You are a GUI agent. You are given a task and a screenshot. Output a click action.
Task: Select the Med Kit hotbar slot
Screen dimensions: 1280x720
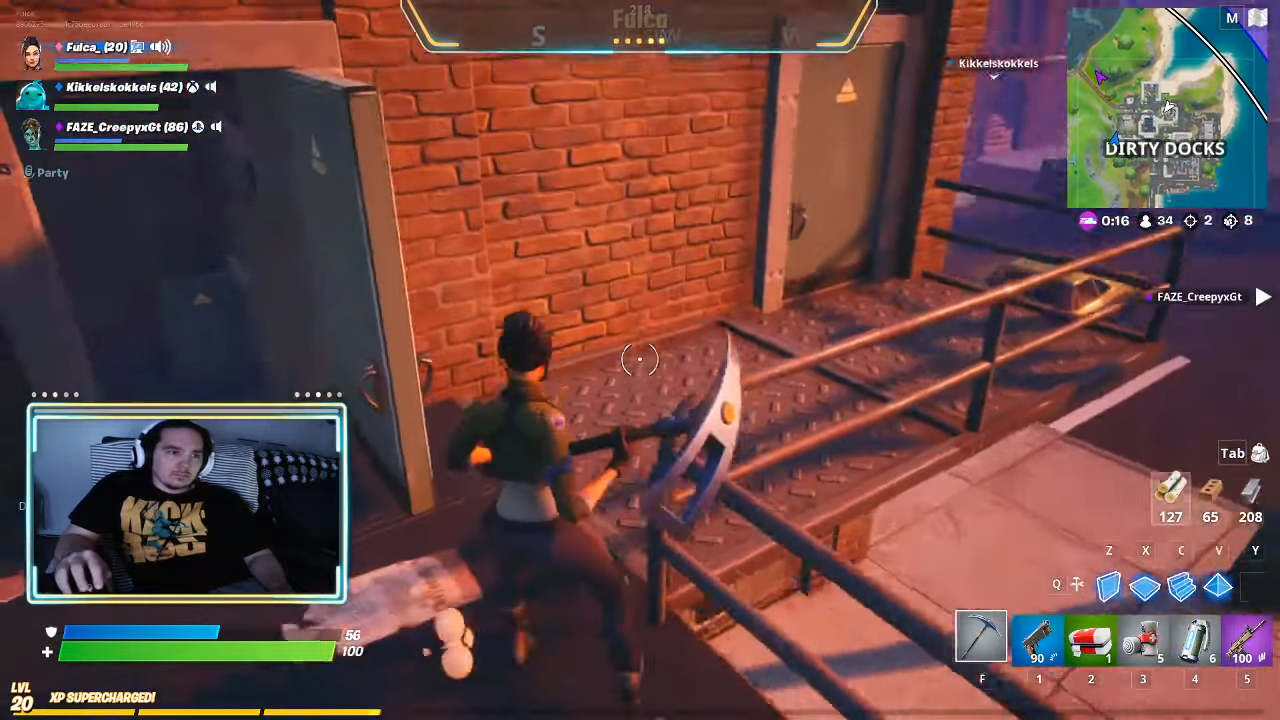1090,640
